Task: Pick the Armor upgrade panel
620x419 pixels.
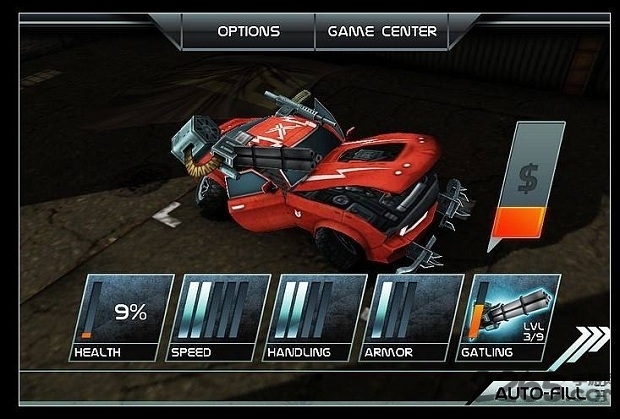Action: [x=412, y=317]
